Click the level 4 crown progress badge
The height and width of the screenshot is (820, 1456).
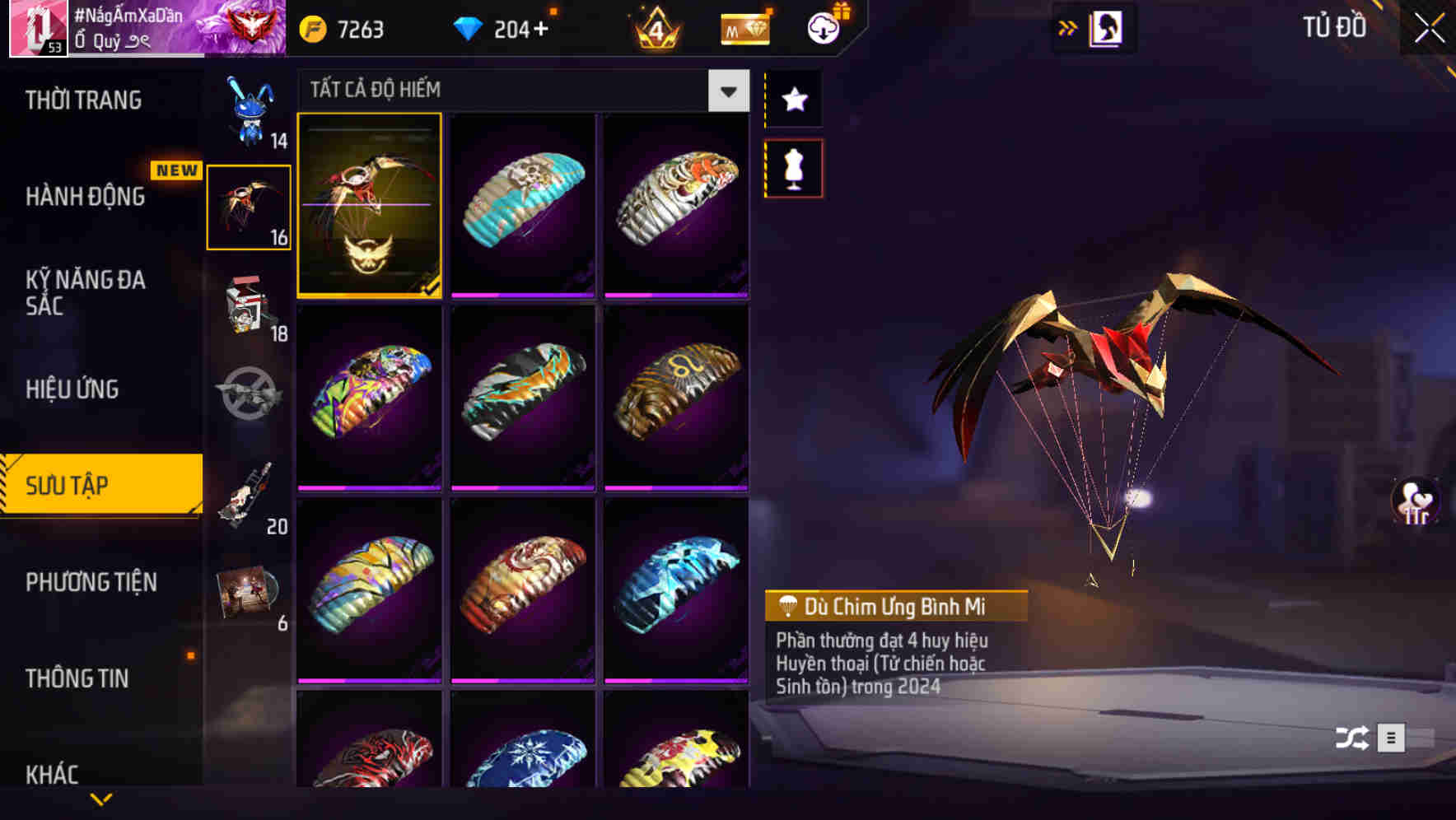click(655, 27)
